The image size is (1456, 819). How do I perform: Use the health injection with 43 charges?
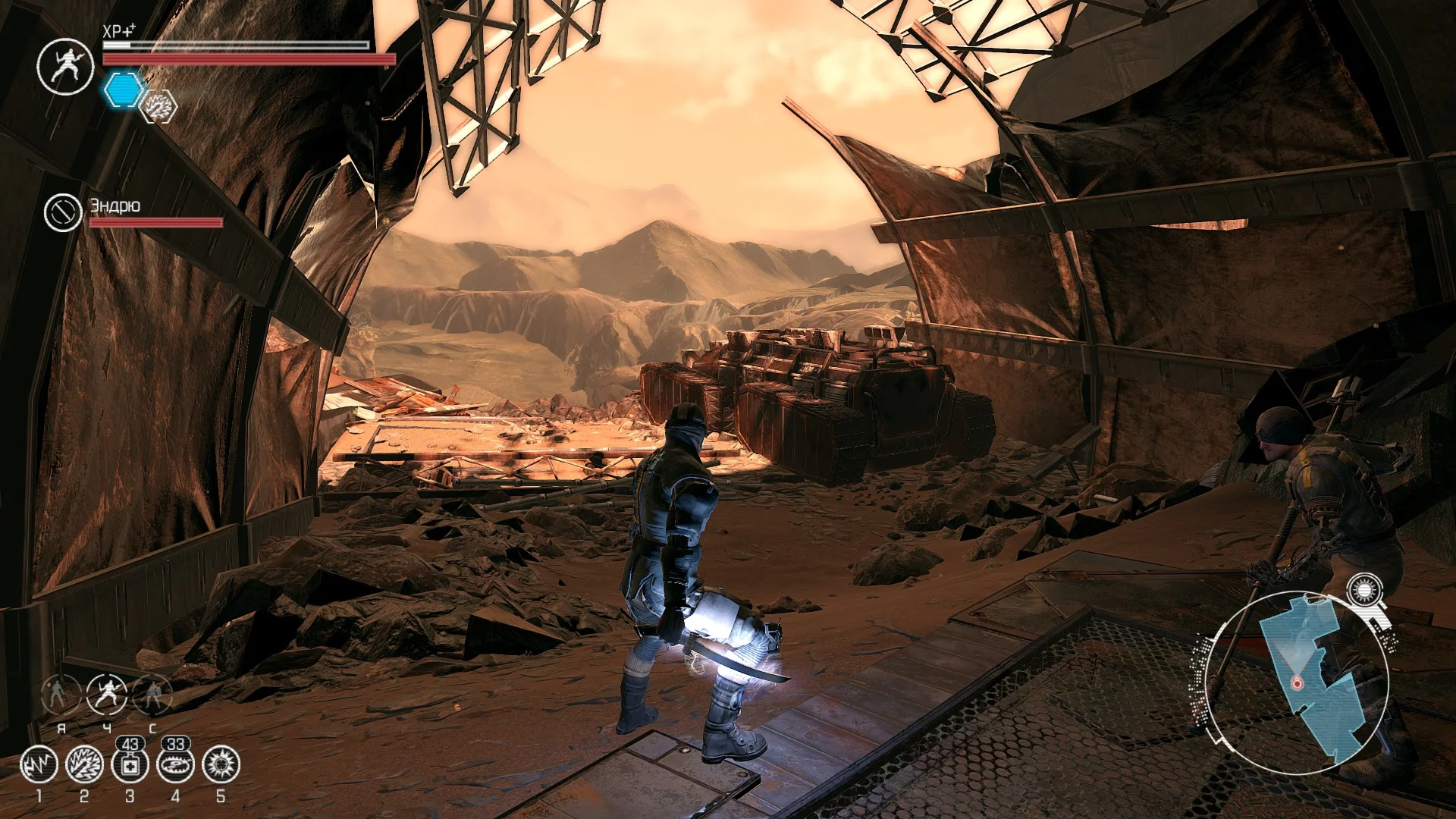pyautogui.click(x=130, y=764)
